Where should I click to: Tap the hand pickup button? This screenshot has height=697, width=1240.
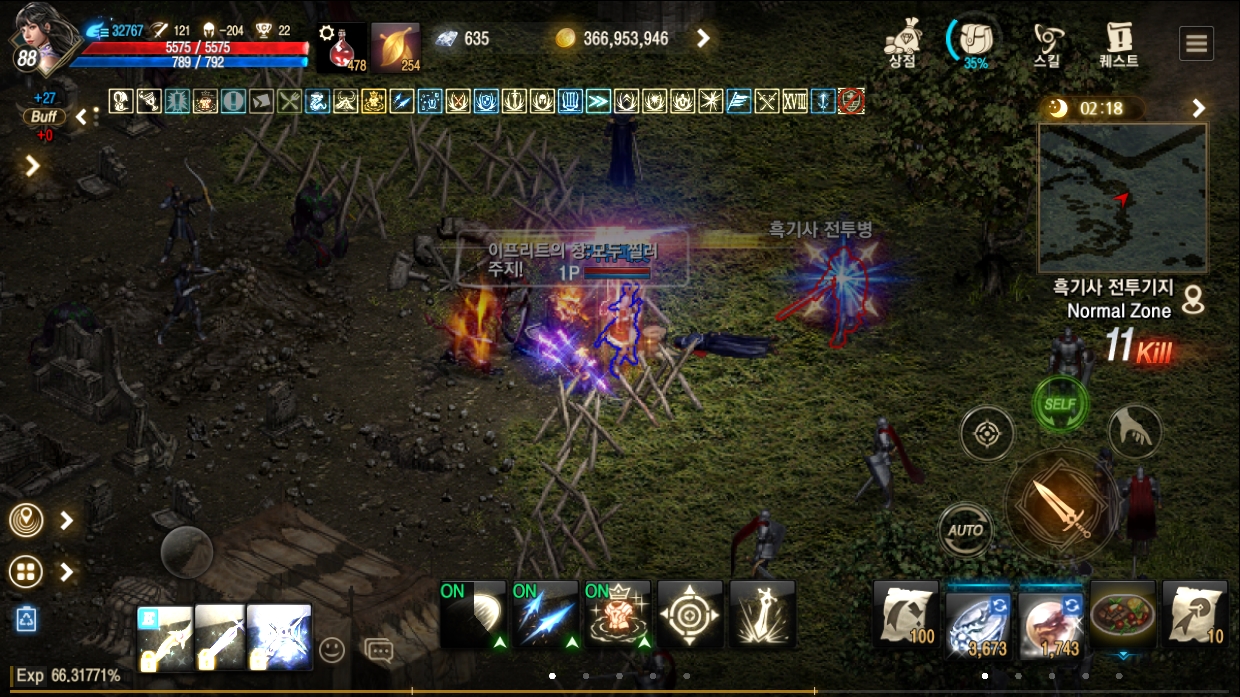coord(1135,431)
